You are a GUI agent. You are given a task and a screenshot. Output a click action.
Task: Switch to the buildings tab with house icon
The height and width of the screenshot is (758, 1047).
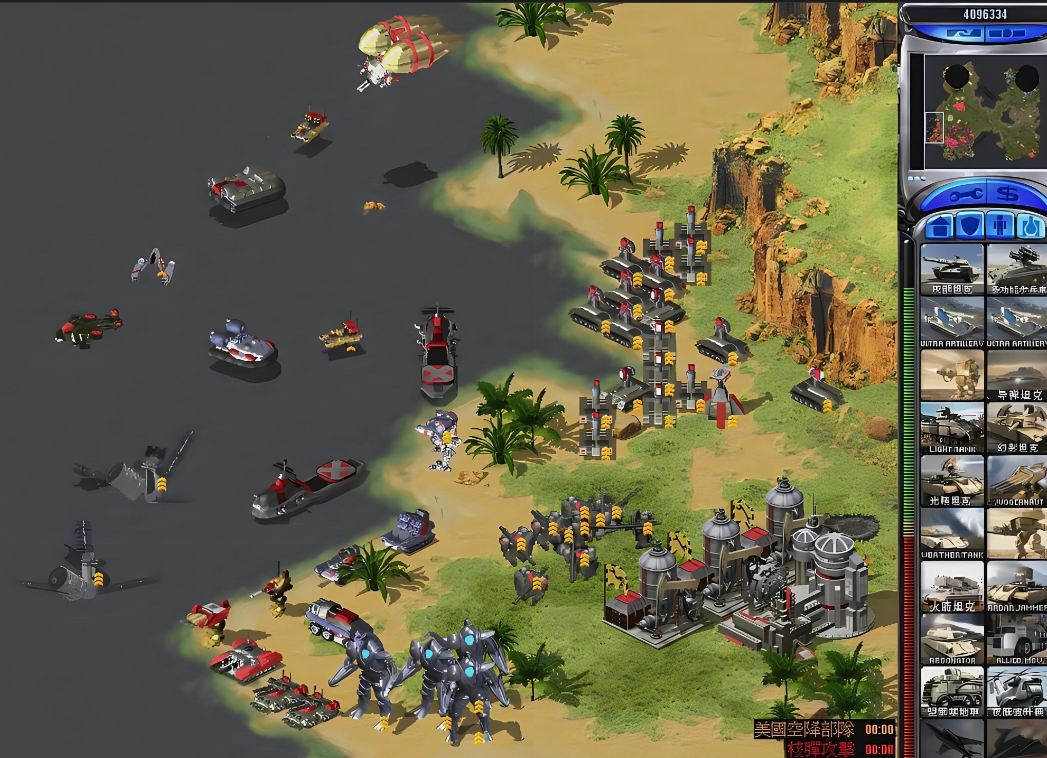tap(940, 226)
